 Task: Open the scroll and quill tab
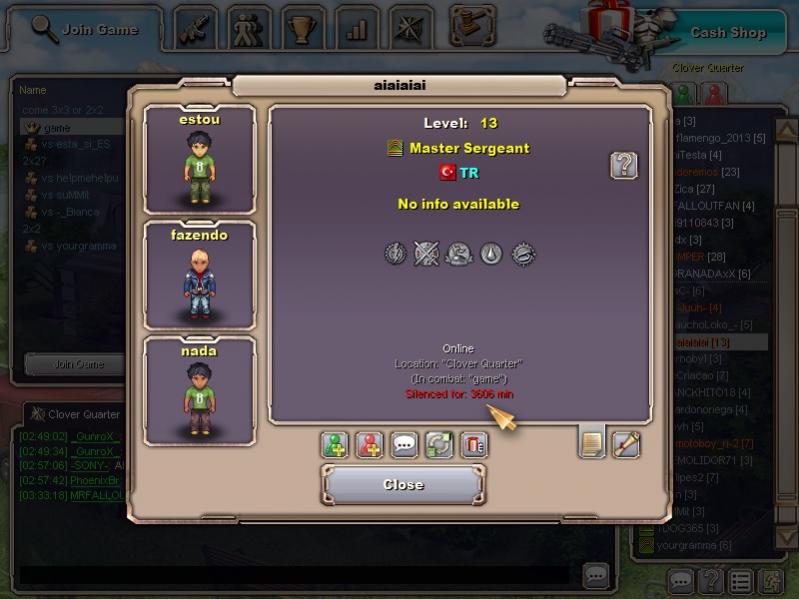[x=626, y=443]
